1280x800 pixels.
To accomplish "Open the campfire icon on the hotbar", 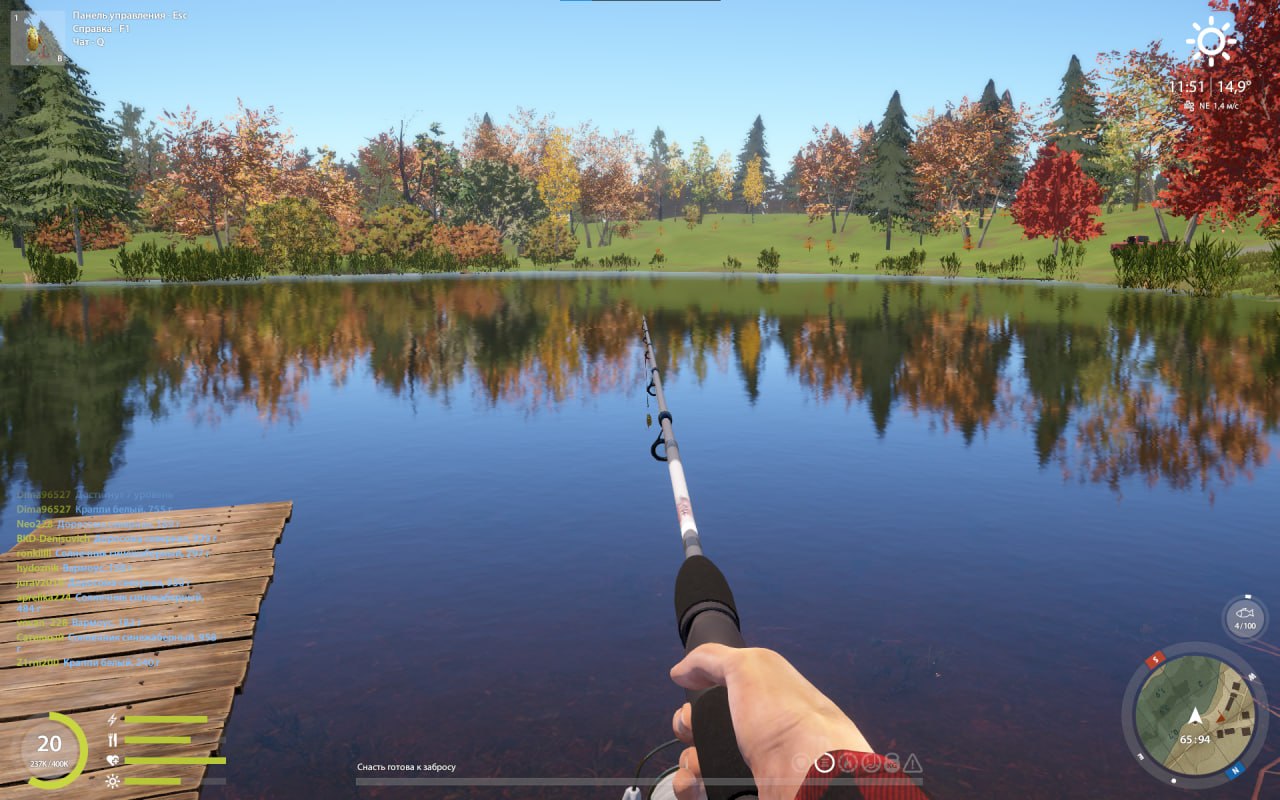I will (x=847, y=762).
